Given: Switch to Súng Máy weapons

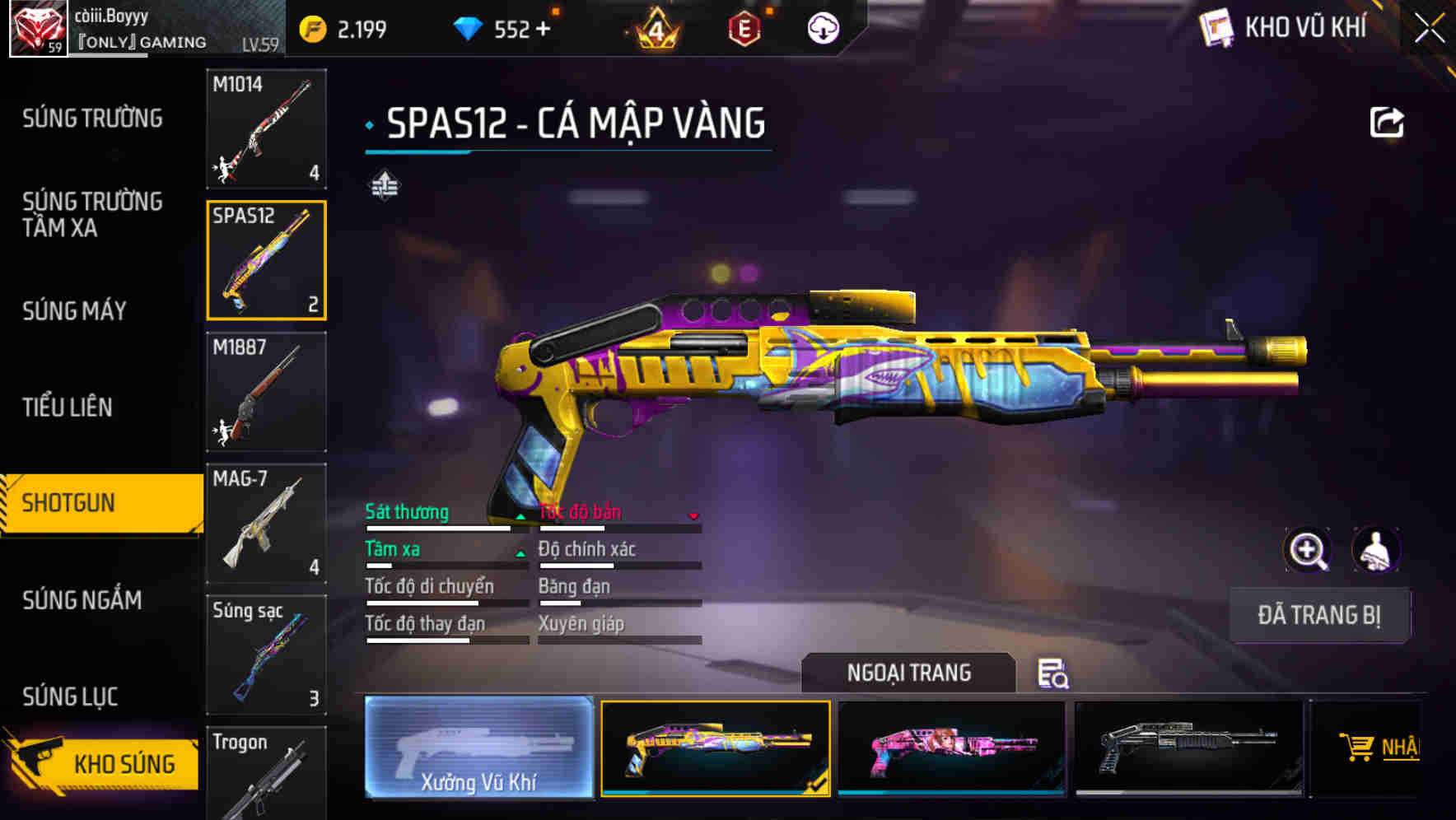Looking at the screenshot, I should pos(74,310).
